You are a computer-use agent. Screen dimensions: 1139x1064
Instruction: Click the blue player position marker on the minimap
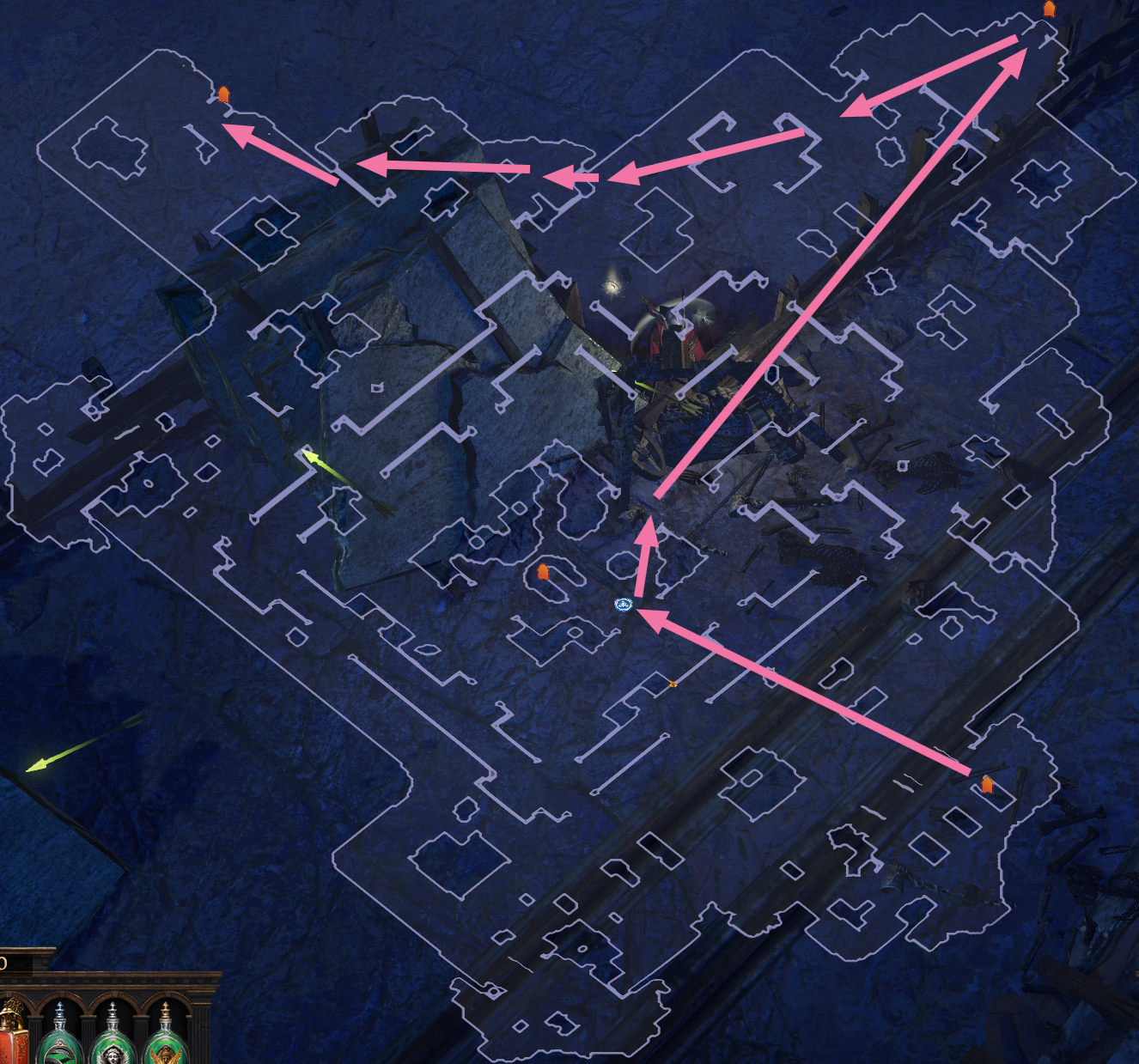(x=622, y=605)
